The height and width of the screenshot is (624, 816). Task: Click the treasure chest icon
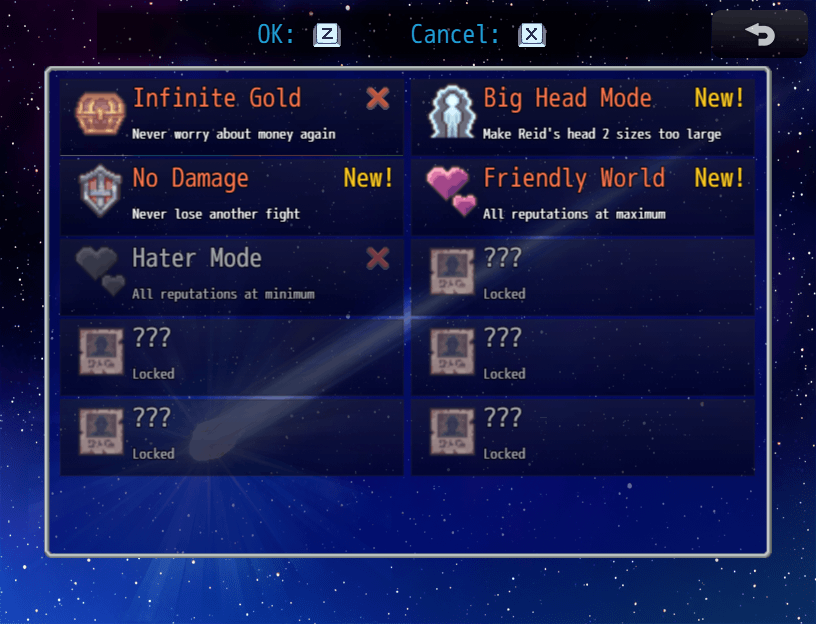tap(99, 114)
